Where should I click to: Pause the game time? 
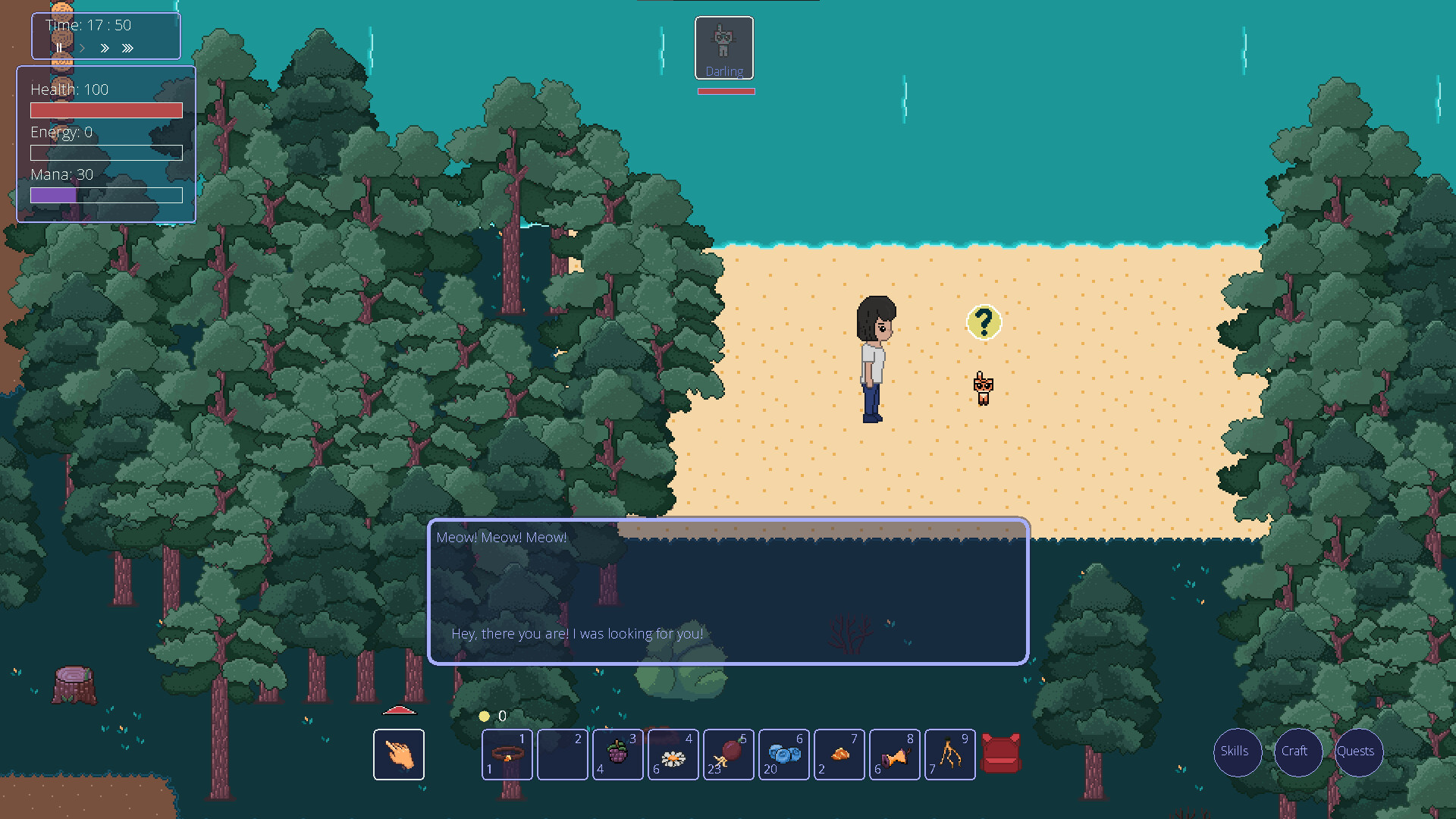tap(59, 48)
